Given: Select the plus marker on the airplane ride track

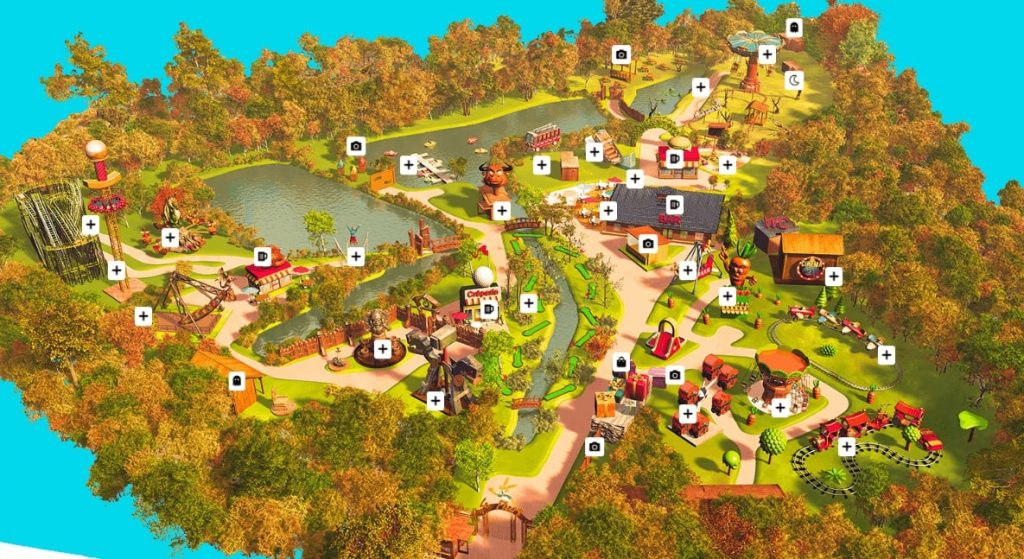Looking at the screenshot, I should [x=886, y=354].
